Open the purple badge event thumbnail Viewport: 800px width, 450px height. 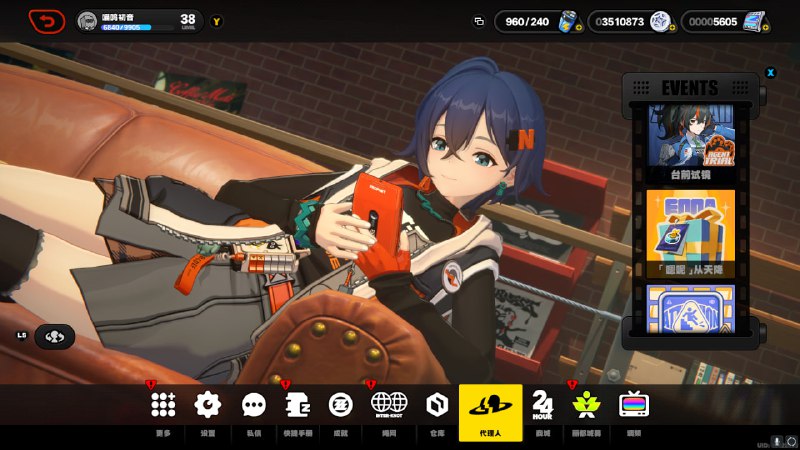(x=690, y=310)
